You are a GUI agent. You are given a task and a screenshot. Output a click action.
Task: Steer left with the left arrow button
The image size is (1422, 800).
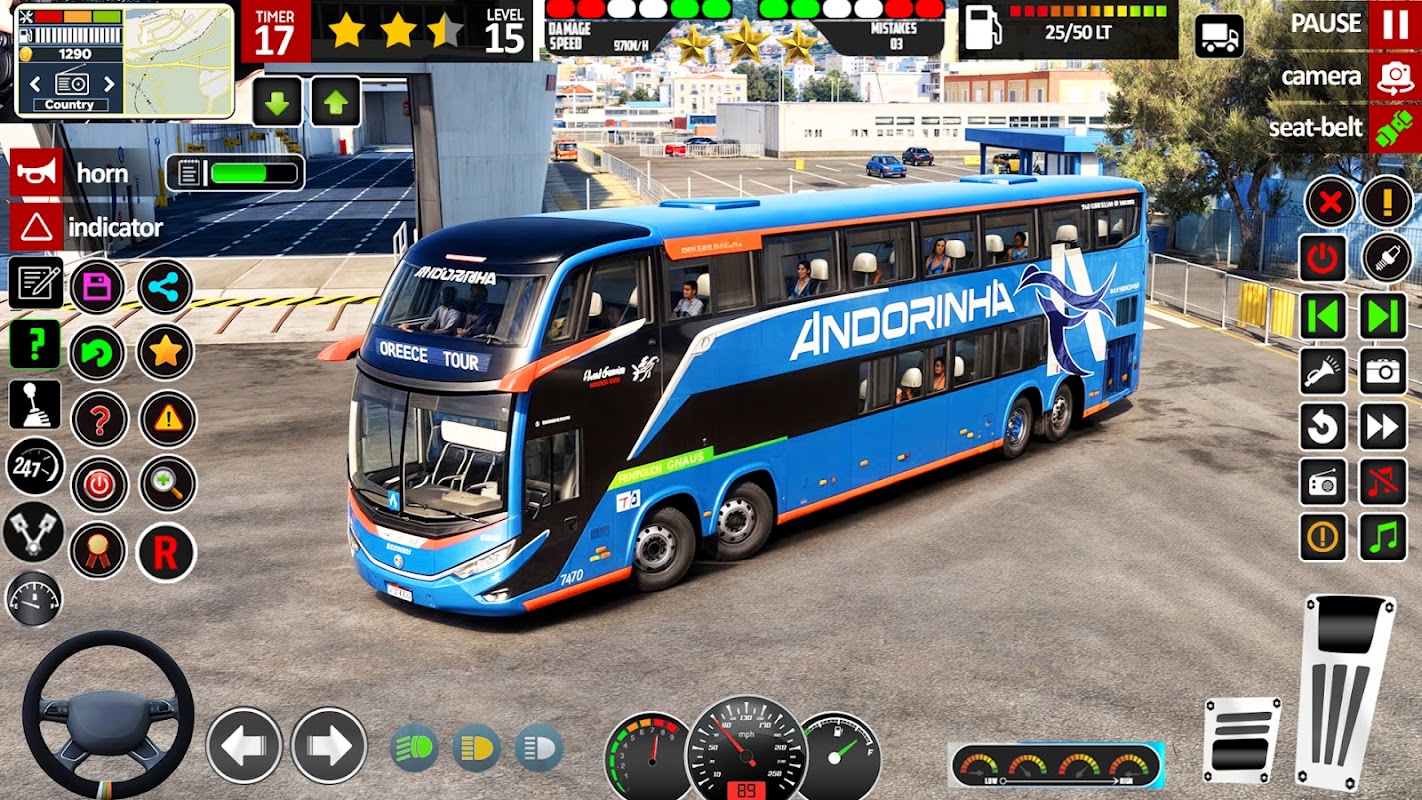click(244, 745)
